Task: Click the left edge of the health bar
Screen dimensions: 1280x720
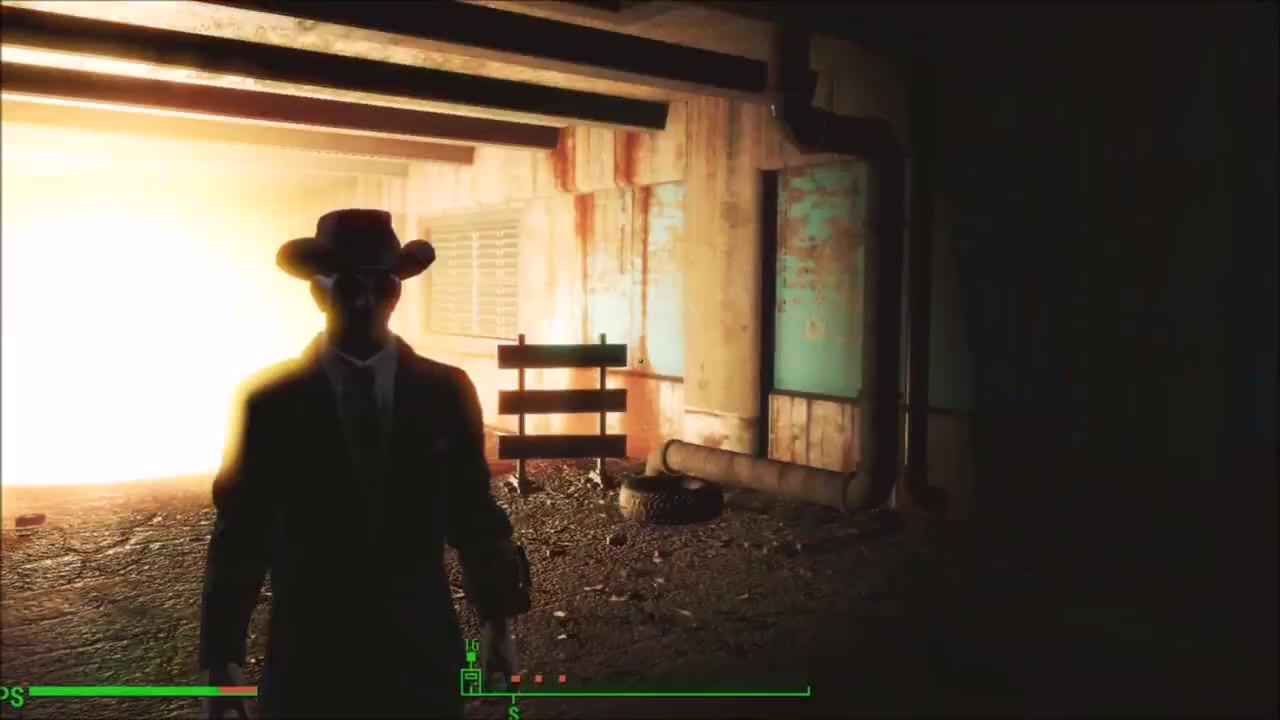Action: tap(33, 690)
